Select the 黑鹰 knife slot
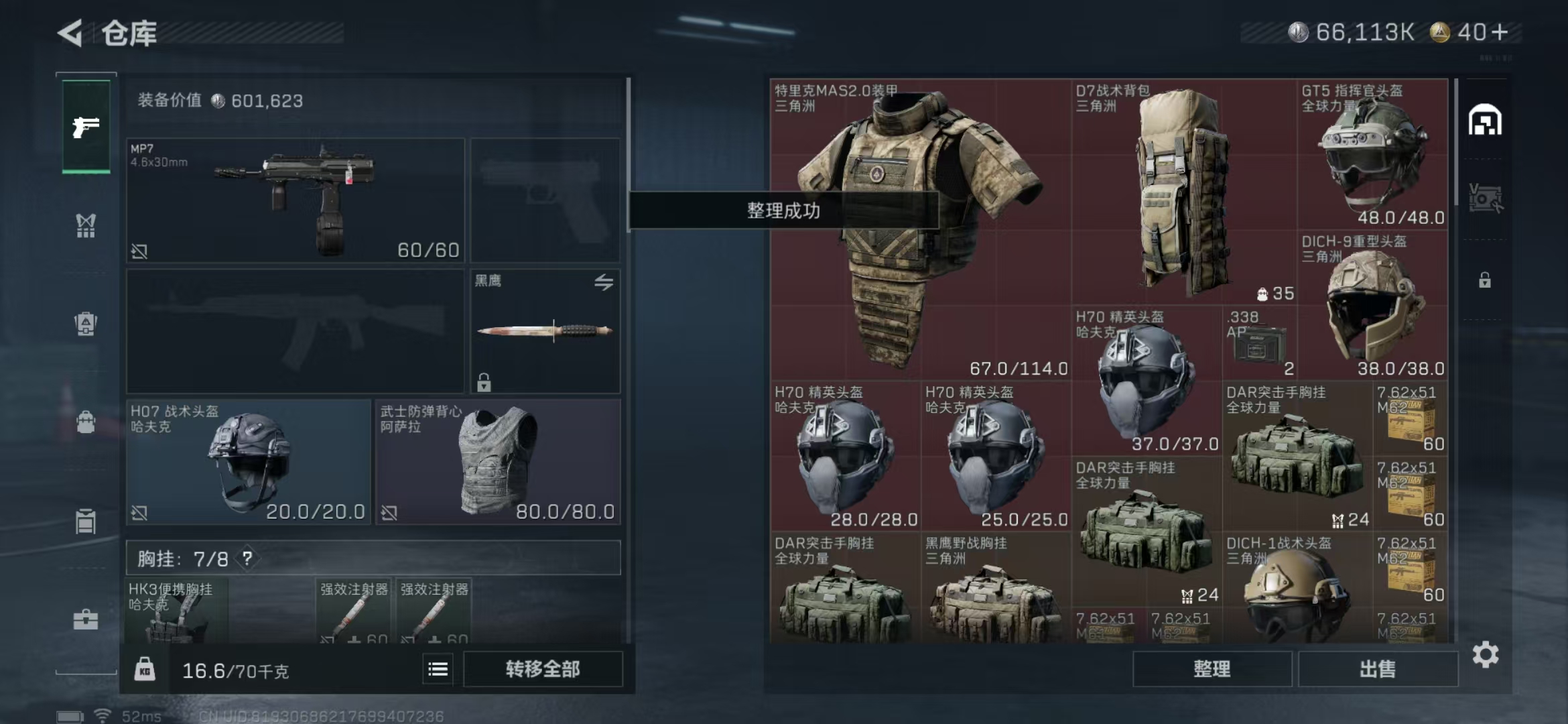 545,330
